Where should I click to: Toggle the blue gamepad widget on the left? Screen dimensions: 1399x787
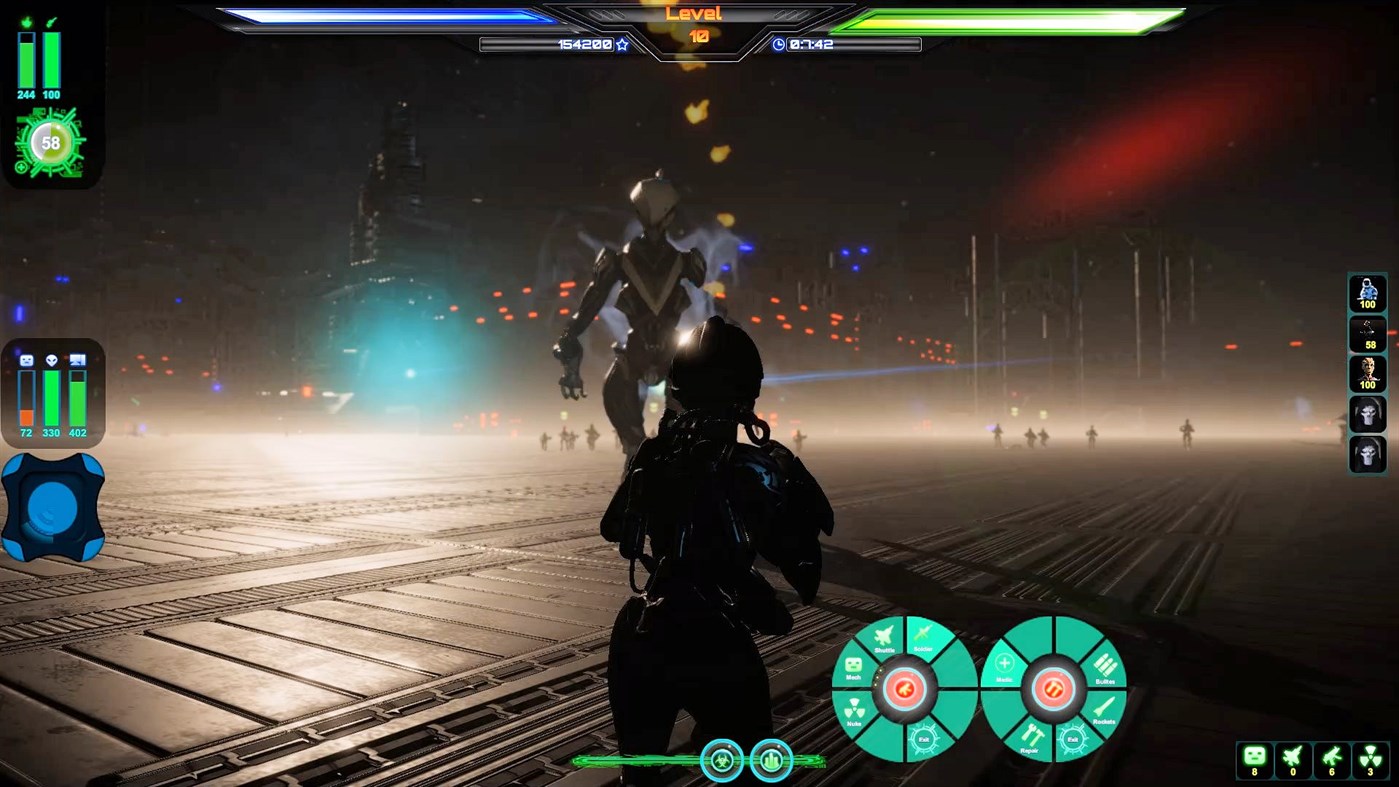click(54, 507)
